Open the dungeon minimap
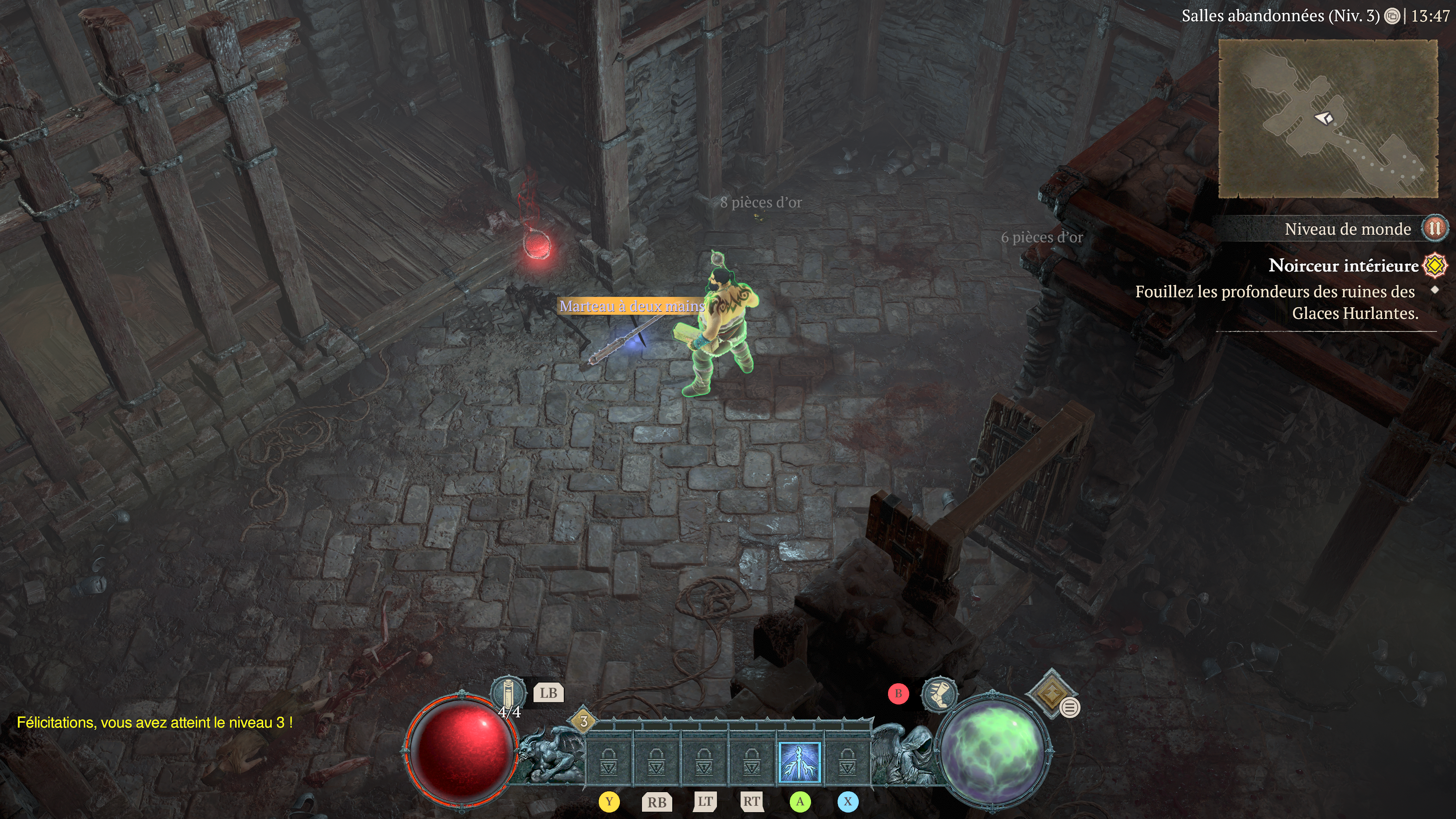Image resolution: width=1456 pixels, height=819 pixels. [1328, 119]
